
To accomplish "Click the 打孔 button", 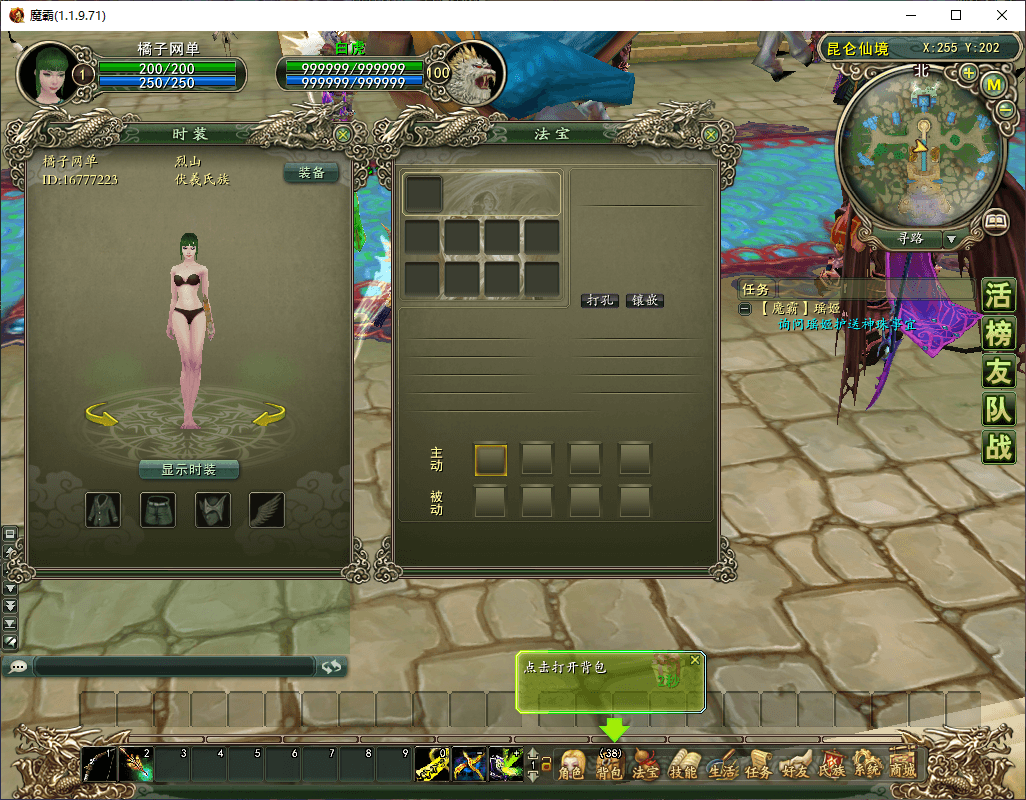I will 599,300.
